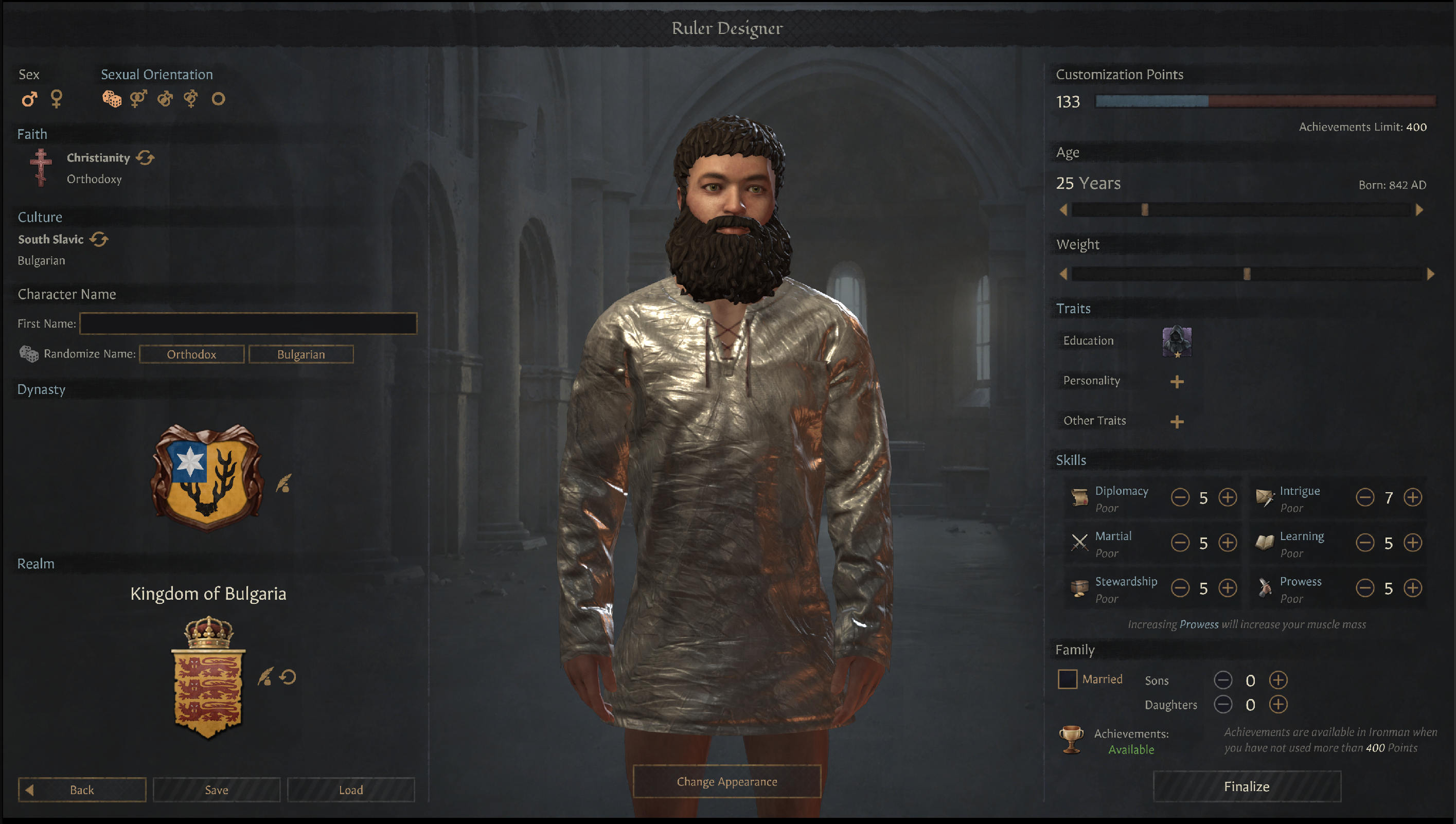Select the male sex symbol
Viewport: 1456px width, 824px height.
click(29, 99)
